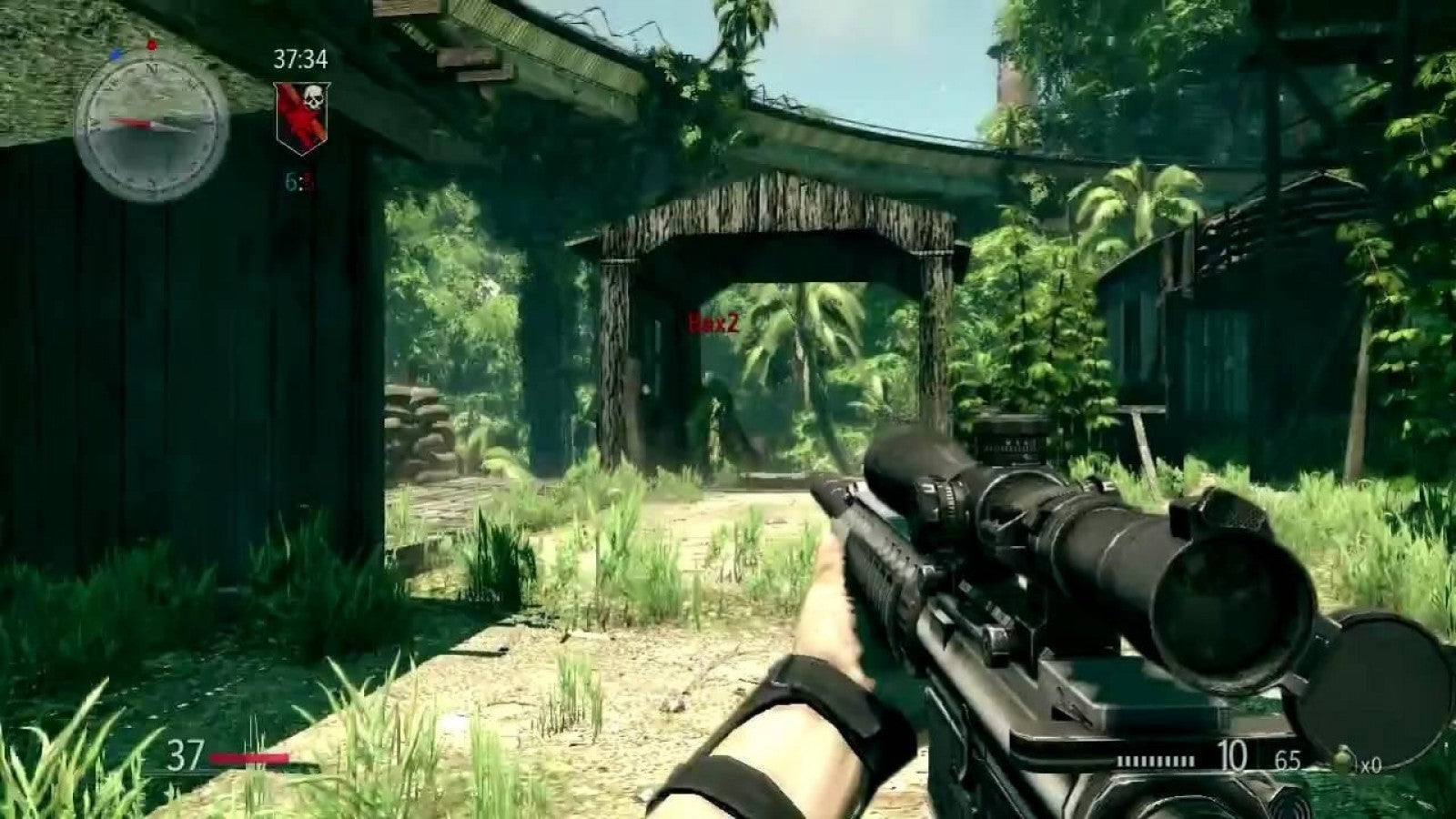
Task: Select the grenade icon near x0 counter
Action: (x=1342, y=758)
